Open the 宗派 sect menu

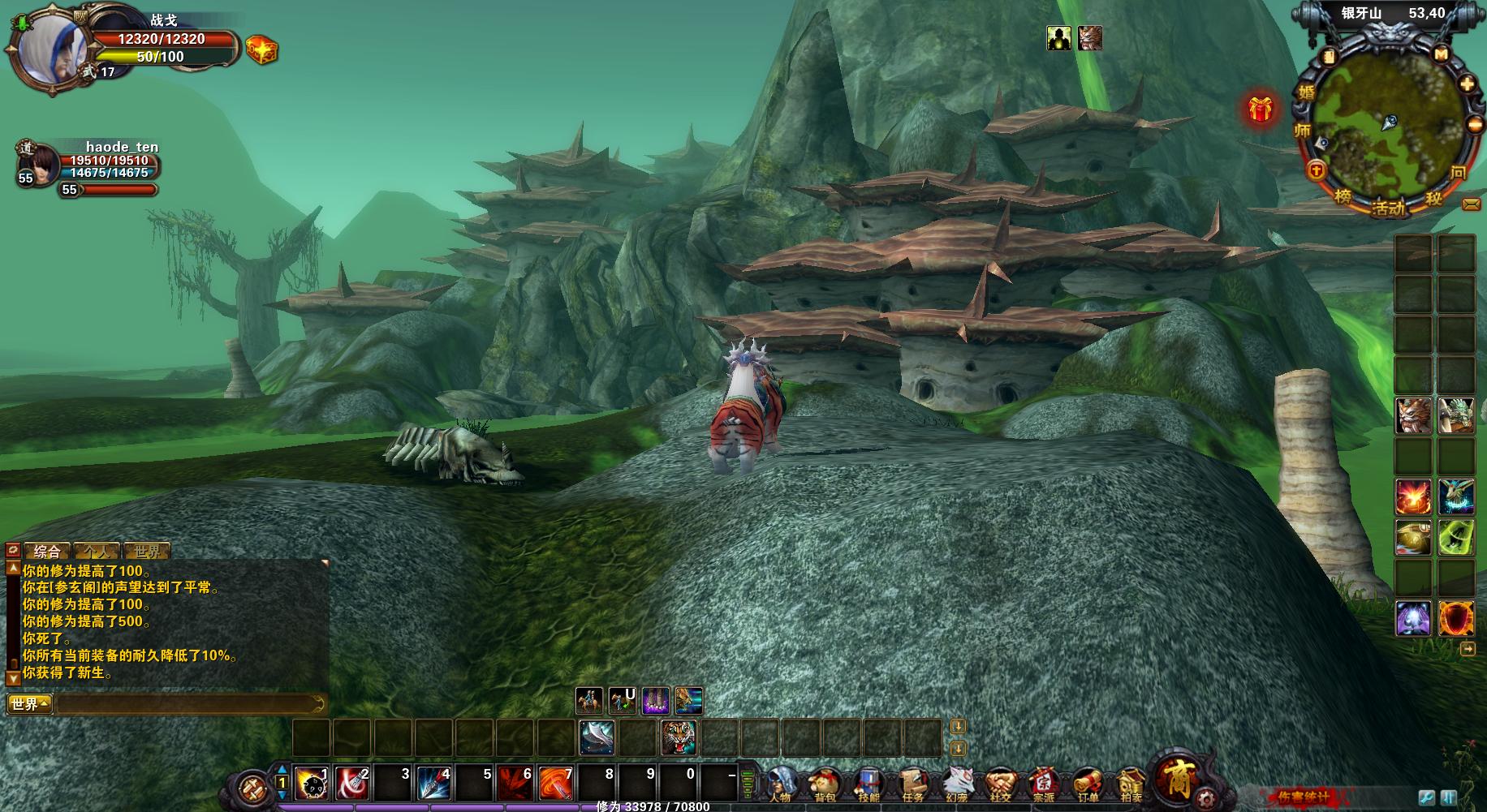point(1044,784)
